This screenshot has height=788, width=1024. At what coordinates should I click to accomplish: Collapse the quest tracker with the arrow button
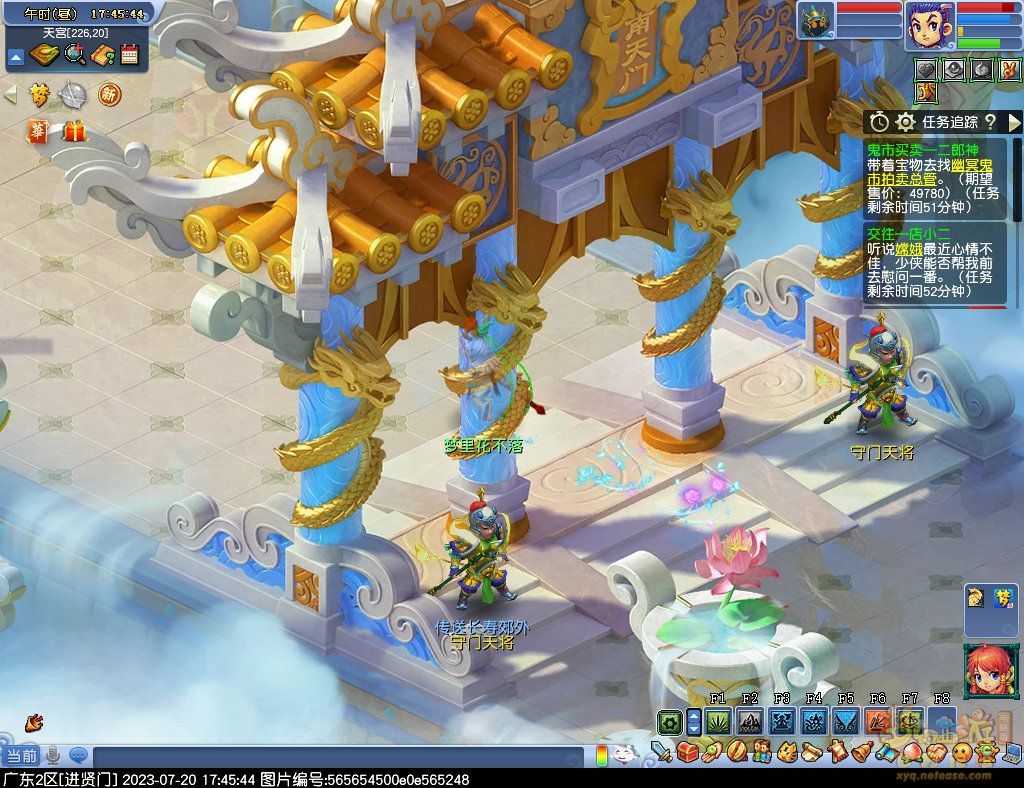(1014, 122)
